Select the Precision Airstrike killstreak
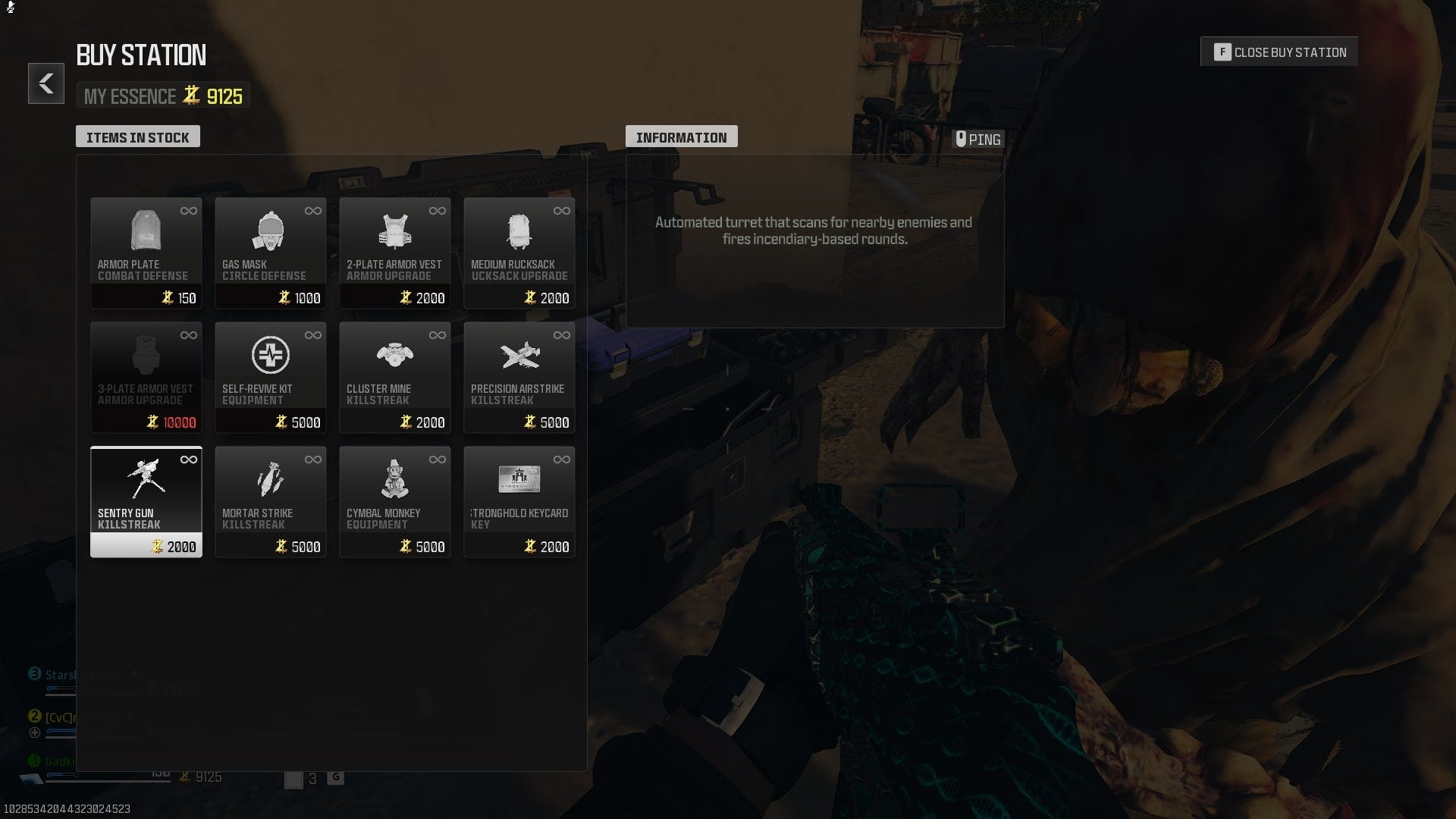Screen dimensions: 1456x819 (x=519, y=375)
